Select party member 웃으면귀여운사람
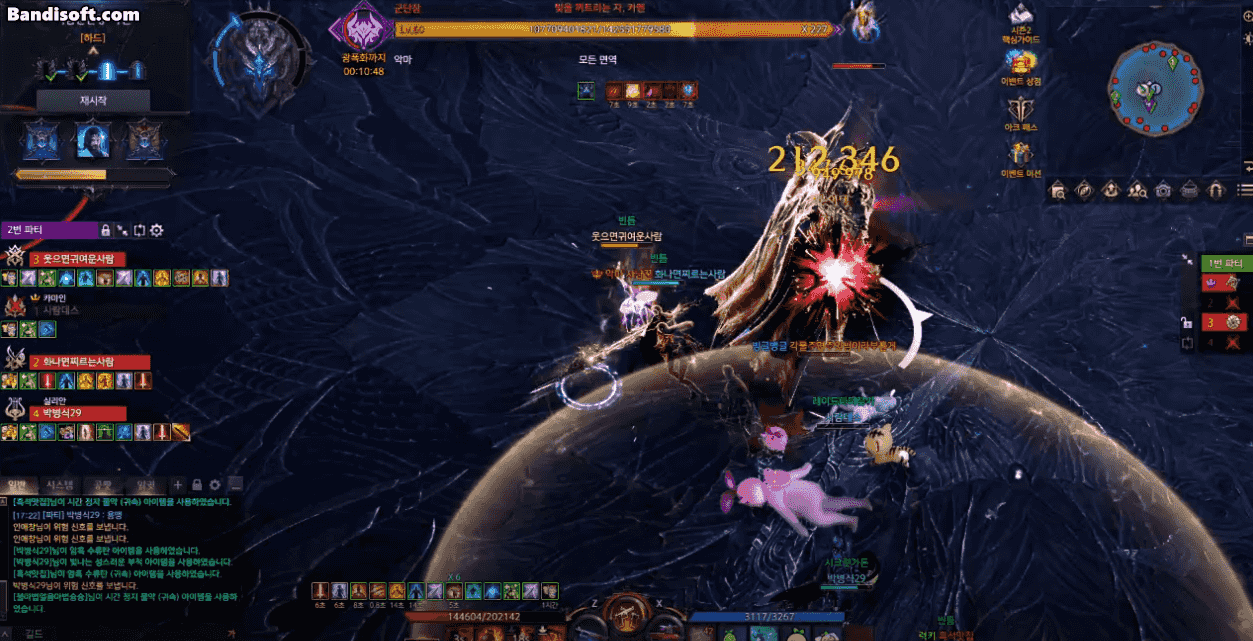The height and width of the screenshot is (641, 1253). coord(78,259)
